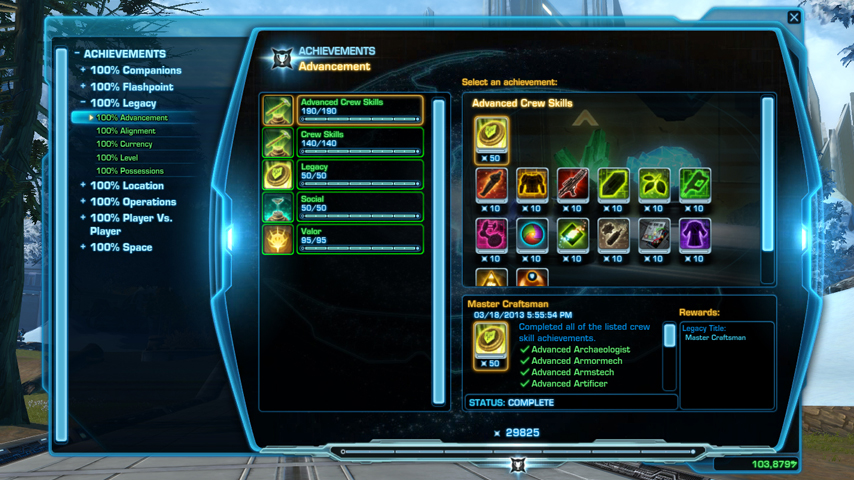Click the purple robe achievement icon
Viewport: 854px width, 480px height.
click(x=694, y=235)
